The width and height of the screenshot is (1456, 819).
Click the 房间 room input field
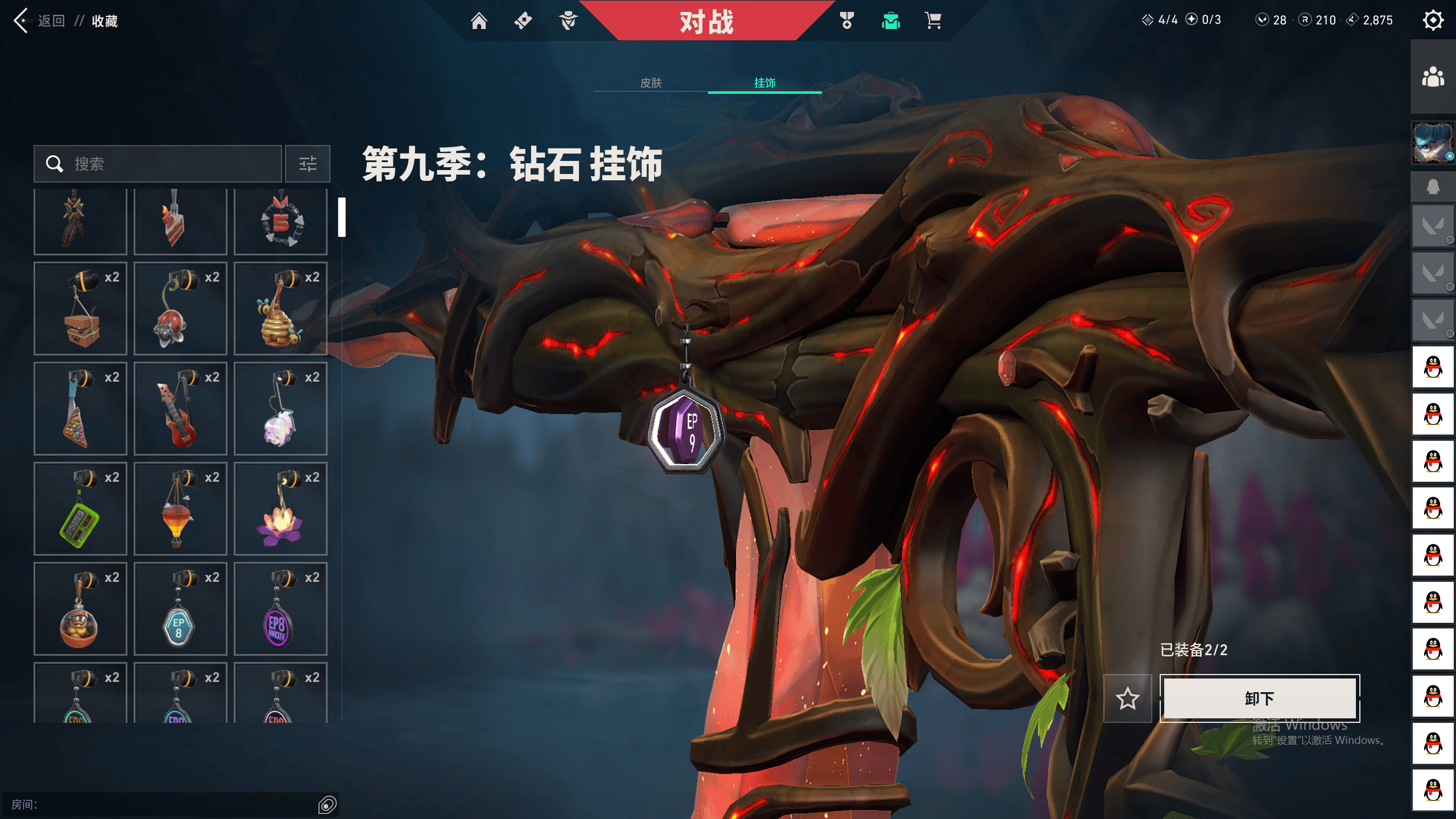(171, 804)
